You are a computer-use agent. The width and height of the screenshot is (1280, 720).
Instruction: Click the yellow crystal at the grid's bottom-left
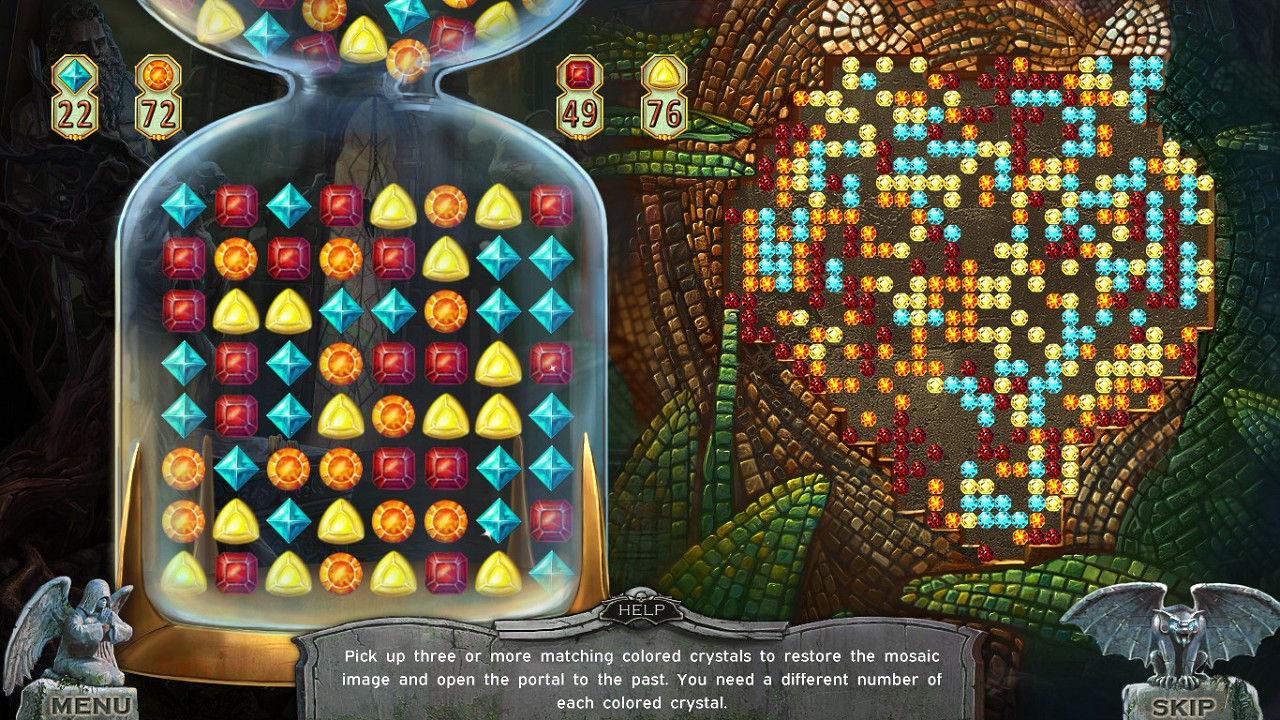(183, 573)
